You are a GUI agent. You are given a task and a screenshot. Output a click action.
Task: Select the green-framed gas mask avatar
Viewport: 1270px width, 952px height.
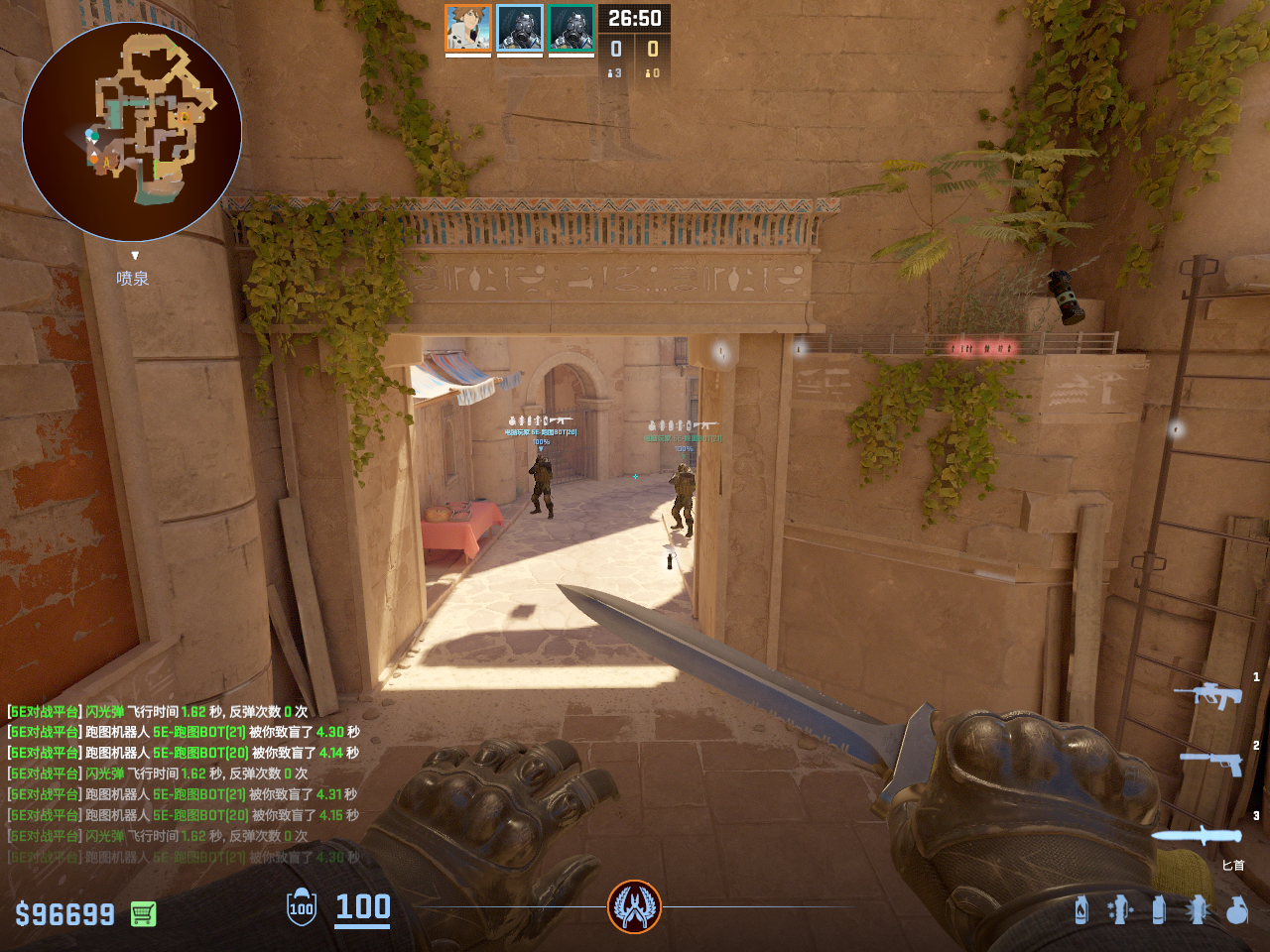pos(571,28)
